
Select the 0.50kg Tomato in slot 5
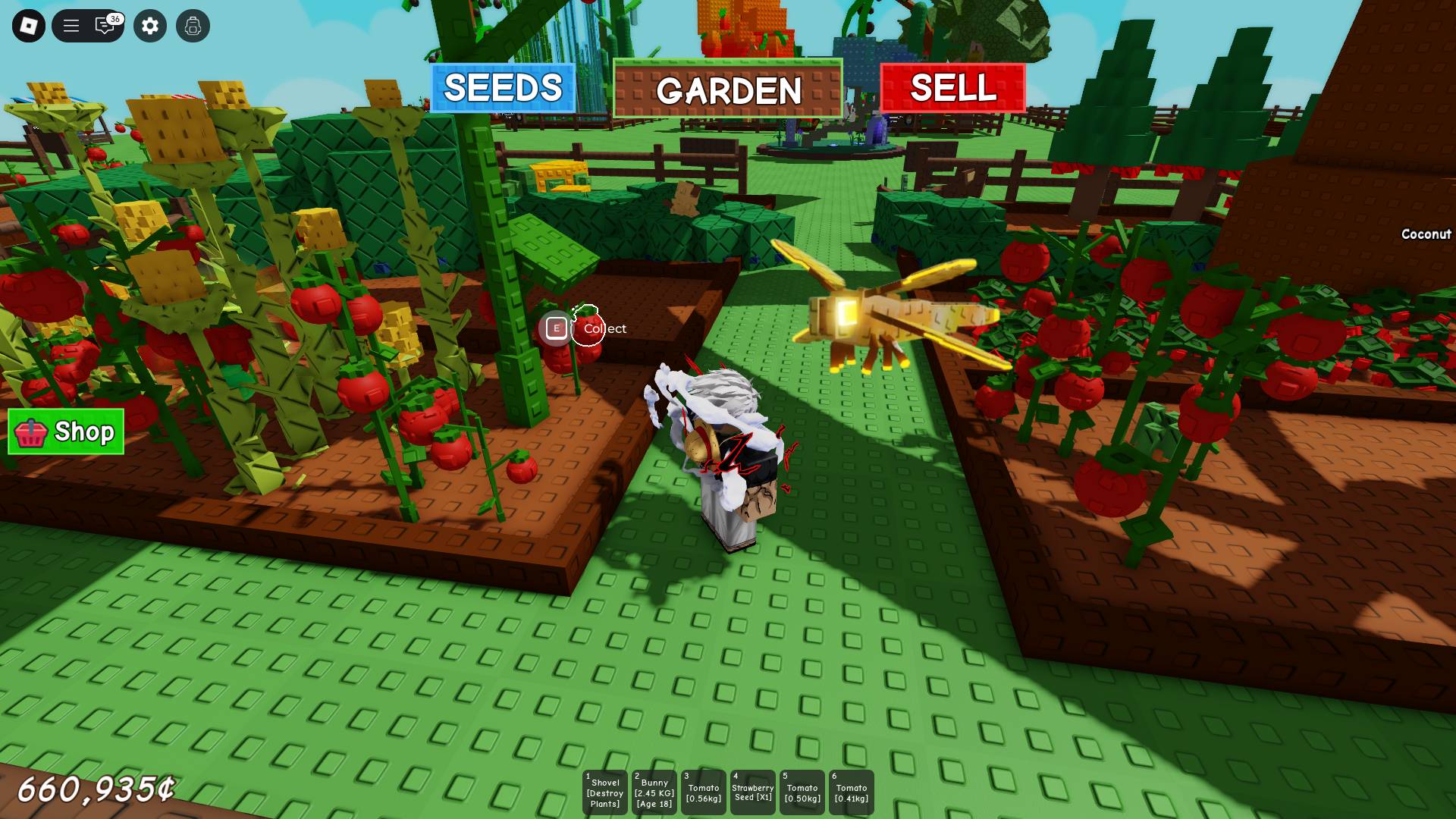(802, 792)
